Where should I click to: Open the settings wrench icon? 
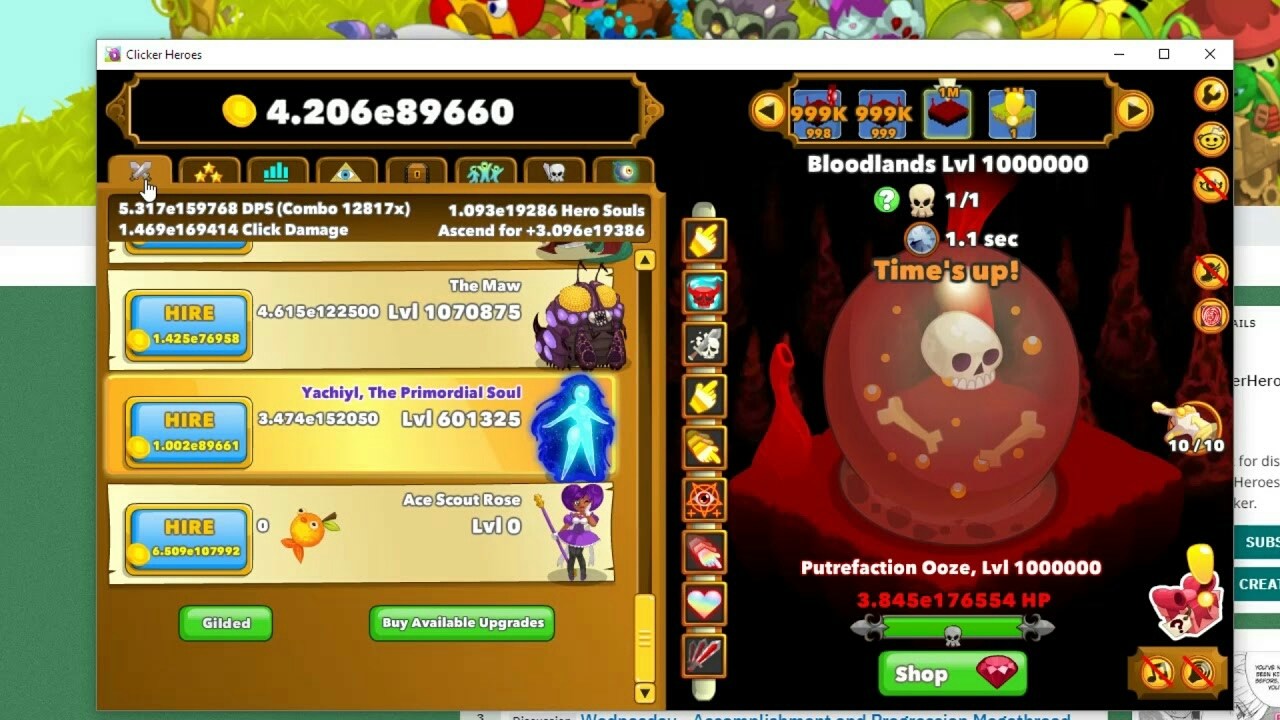(1210, 93)
